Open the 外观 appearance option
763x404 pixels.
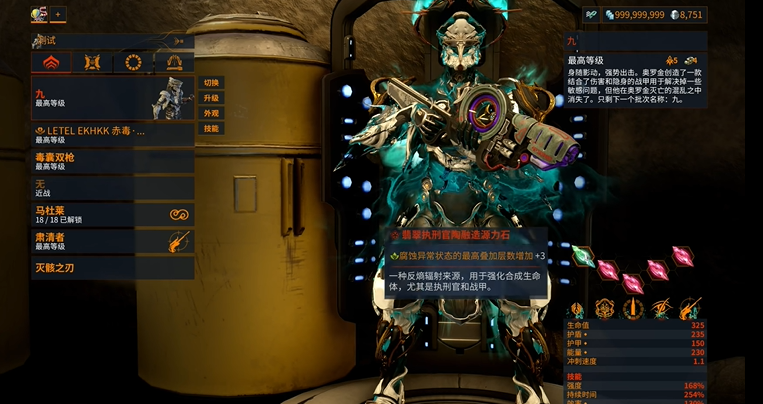(x=211, y=113)
